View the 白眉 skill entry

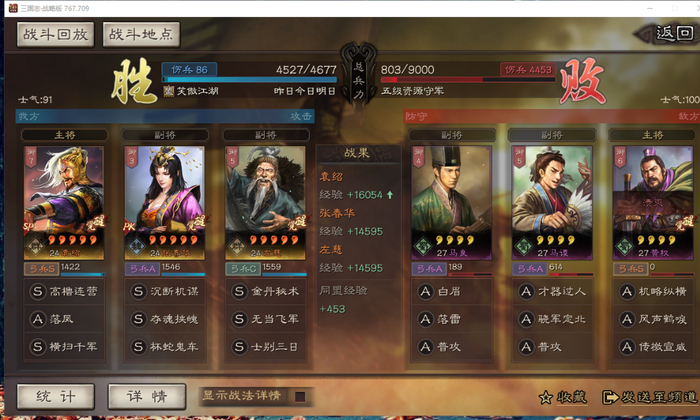pos(452,292)
